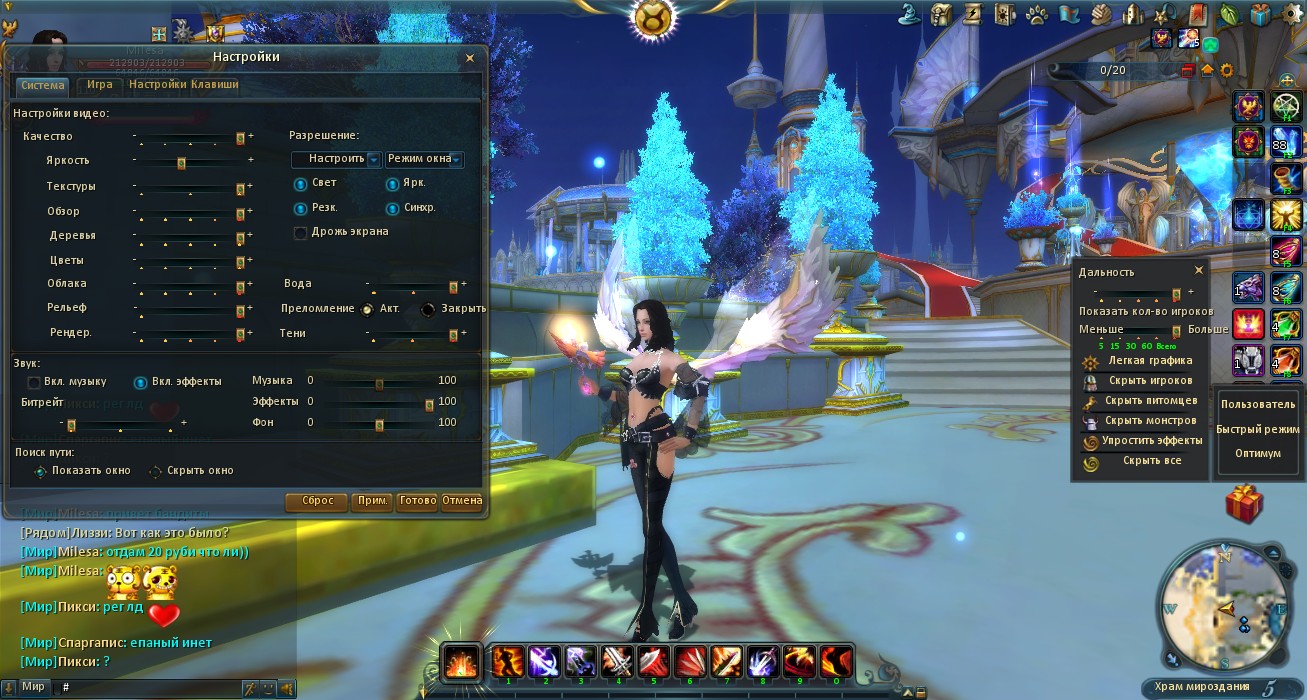The height and width of the screenshot is (700, 1307).
Task: Toggle the Вкл. музыку checkbox
Action: click(34, 382)
